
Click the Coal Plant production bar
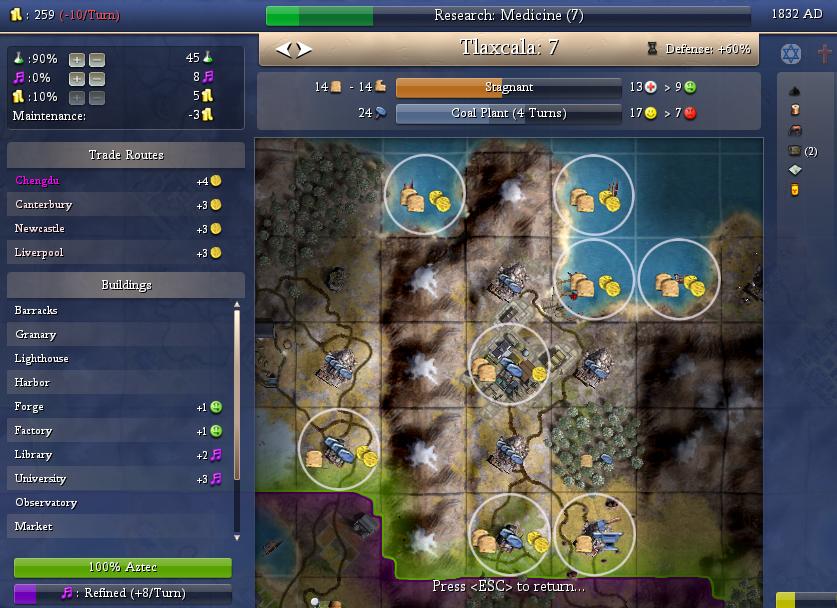coord(508,113)
